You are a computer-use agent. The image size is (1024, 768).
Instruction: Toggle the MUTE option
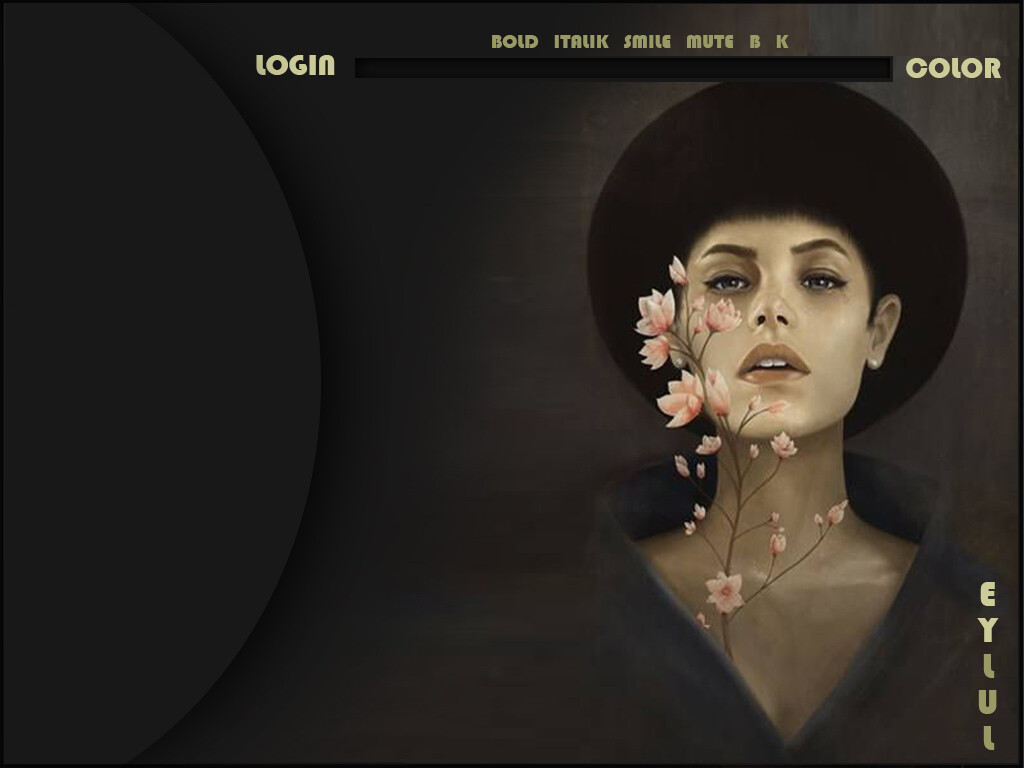[709, 42]
